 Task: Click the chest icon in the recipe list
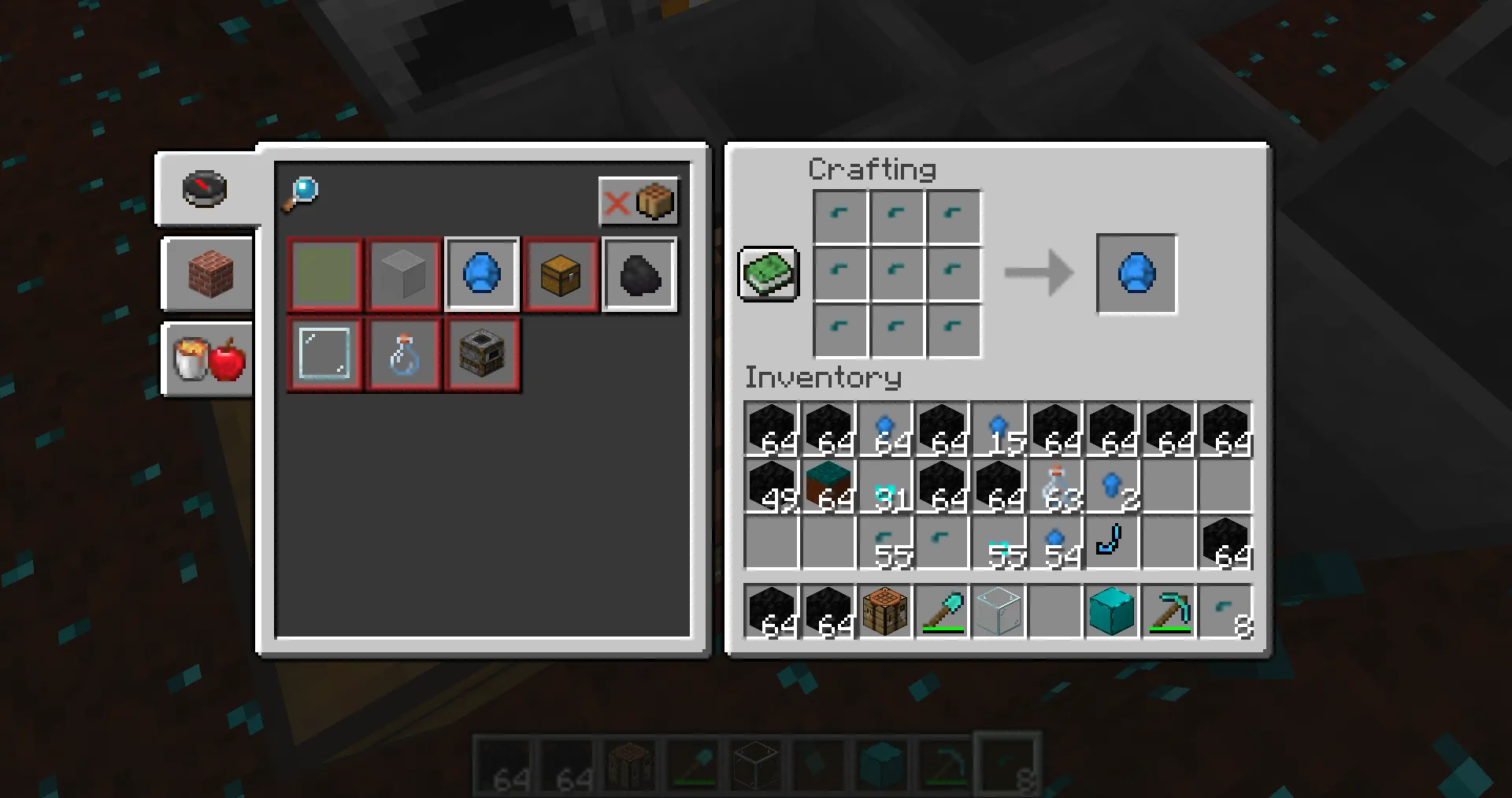point(561,273)
